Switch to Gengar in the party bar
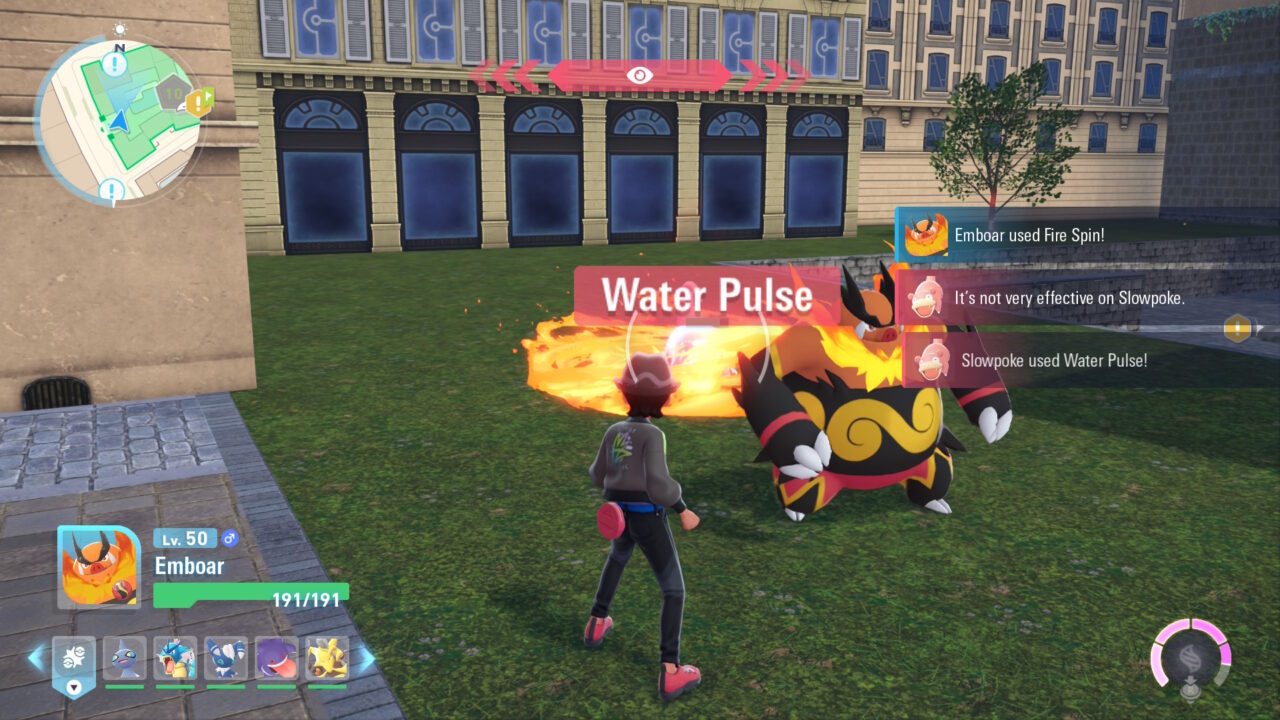The image size is (1280, 720). point(276,659)
